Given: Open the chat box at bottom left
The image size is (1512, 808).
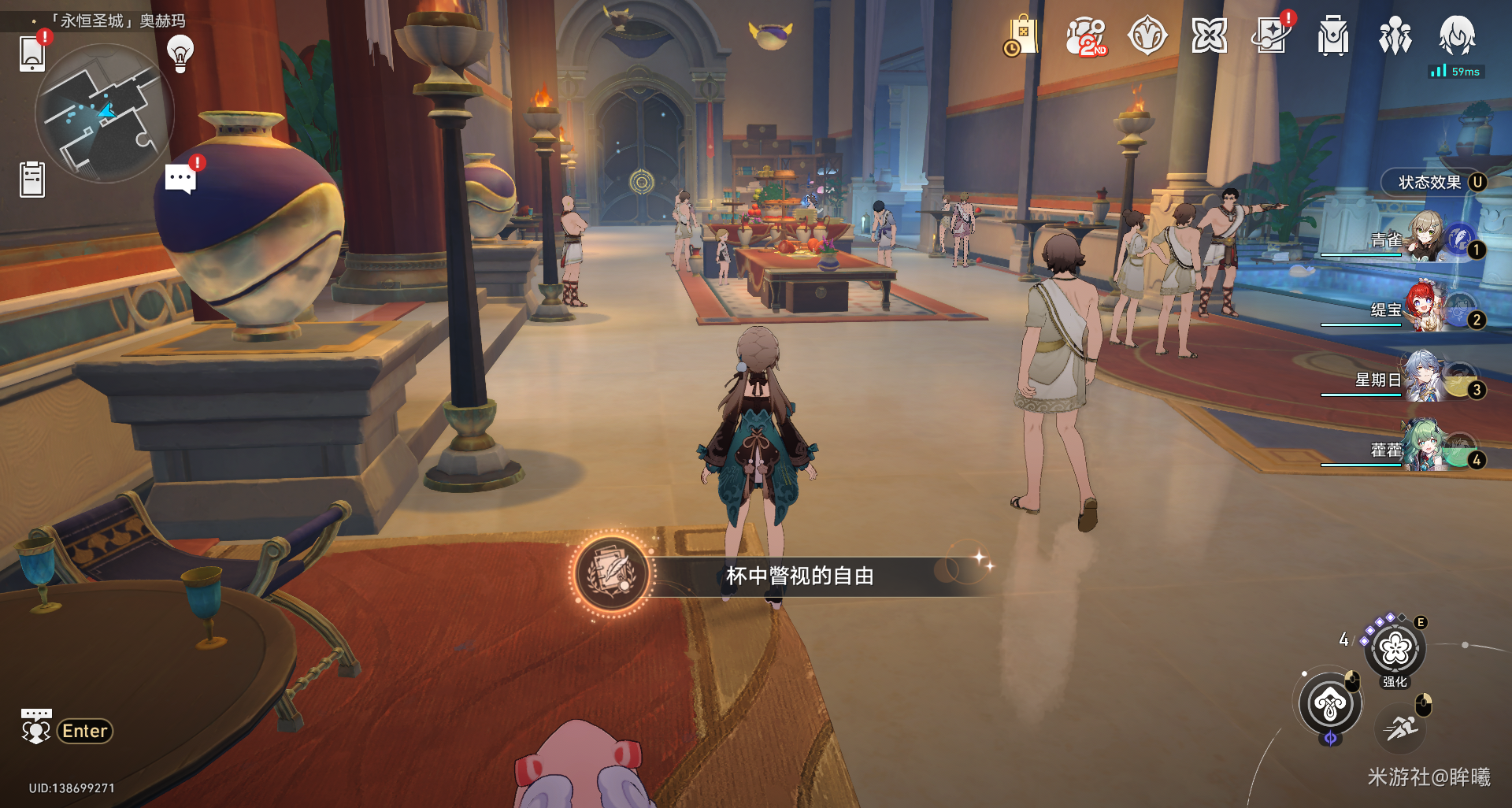Looking at the screenshot, I should point(68,730).
